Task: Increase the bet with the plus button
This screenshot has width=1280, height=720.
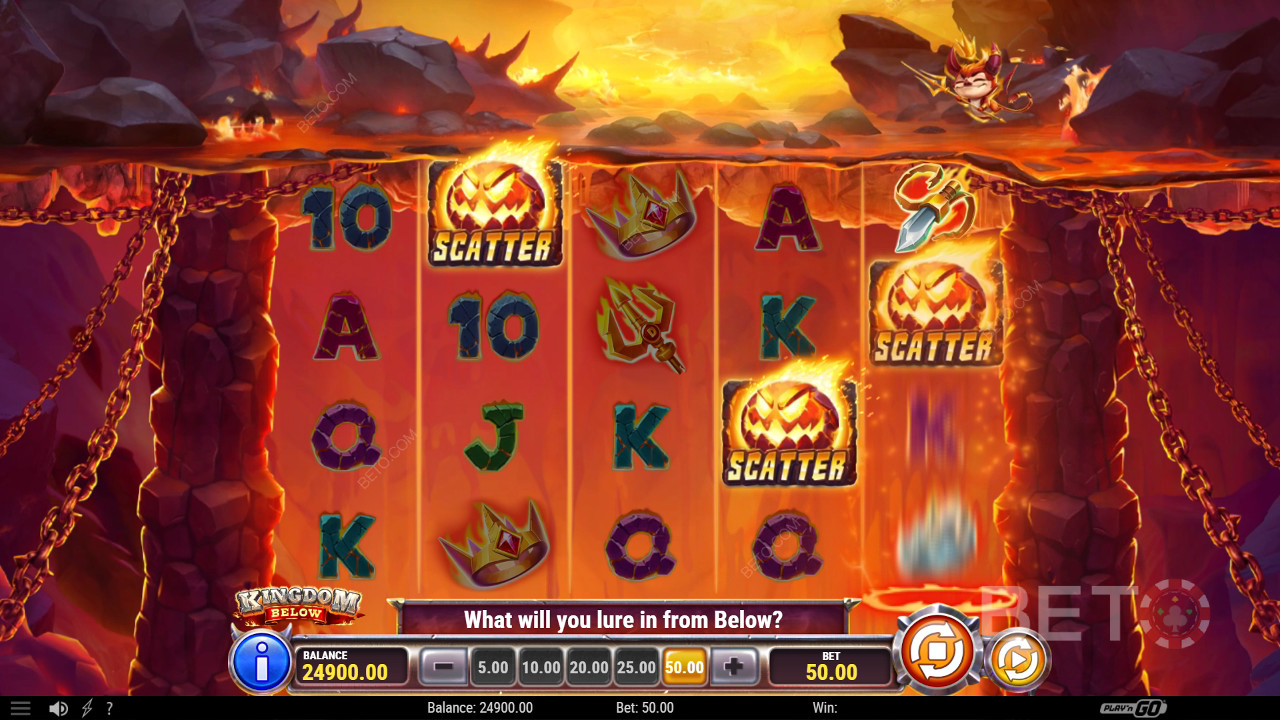Action: [x=734, y=667]
